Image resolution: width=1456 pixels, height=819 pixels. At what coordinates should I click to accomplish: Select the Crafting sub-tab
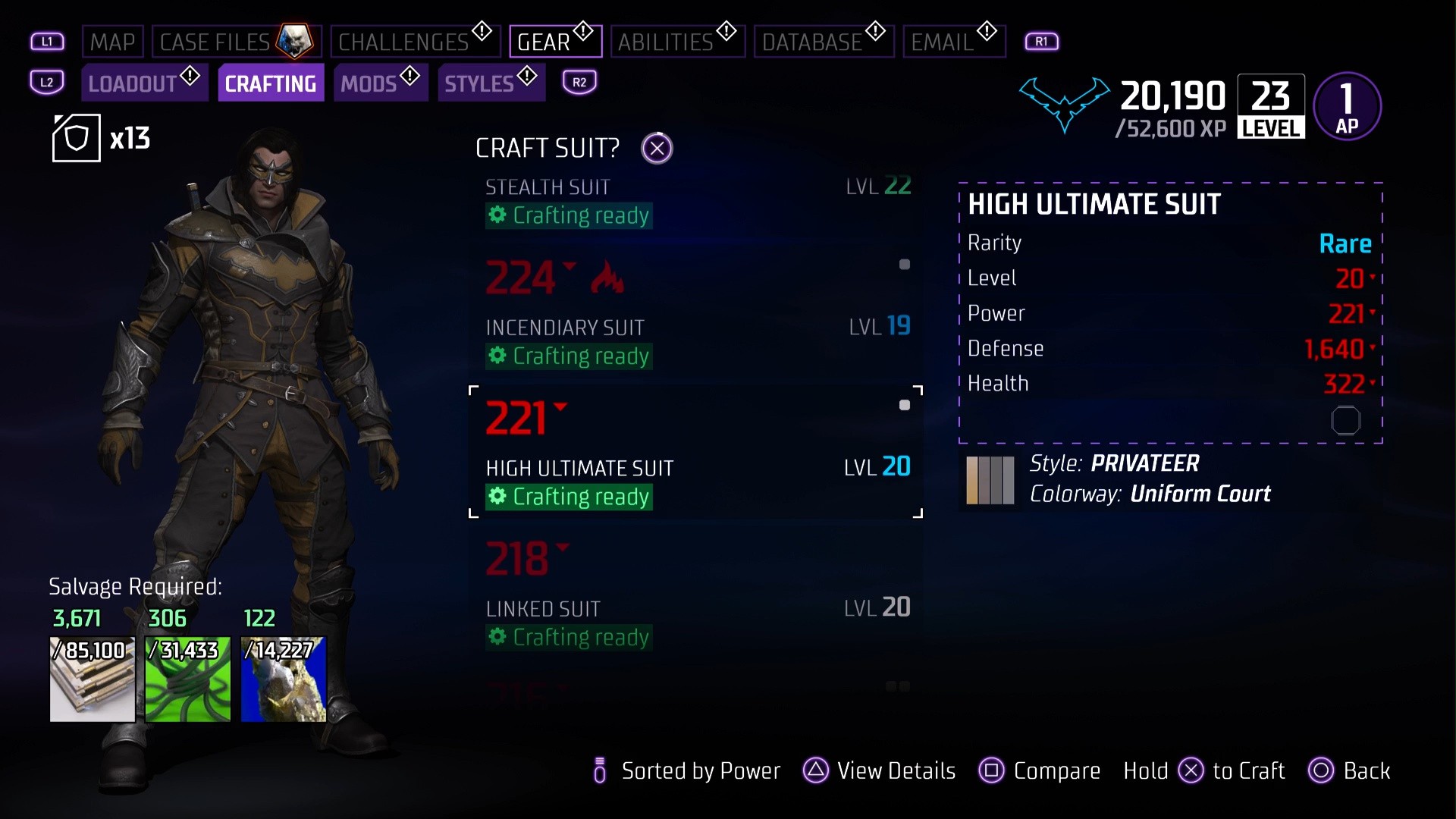pos(271,83)
